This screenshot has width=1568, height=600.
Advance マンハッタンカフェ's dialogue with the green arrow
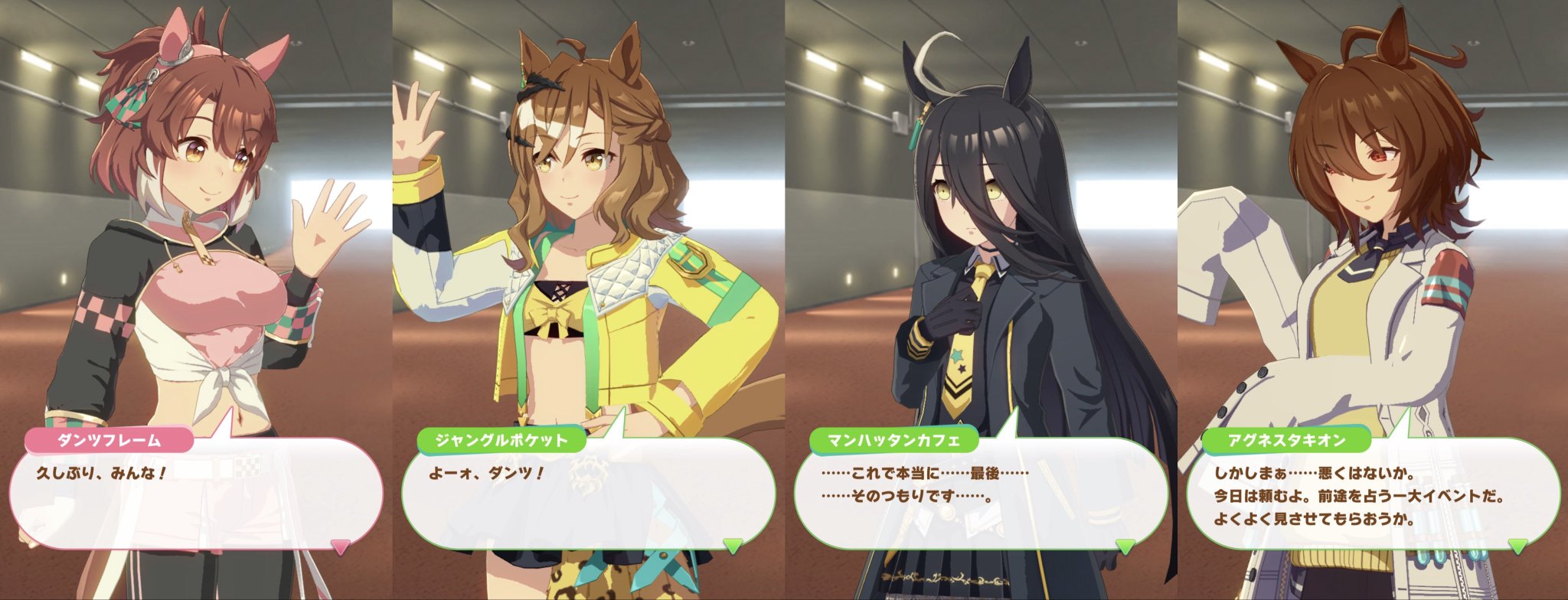pos(1125,546)
